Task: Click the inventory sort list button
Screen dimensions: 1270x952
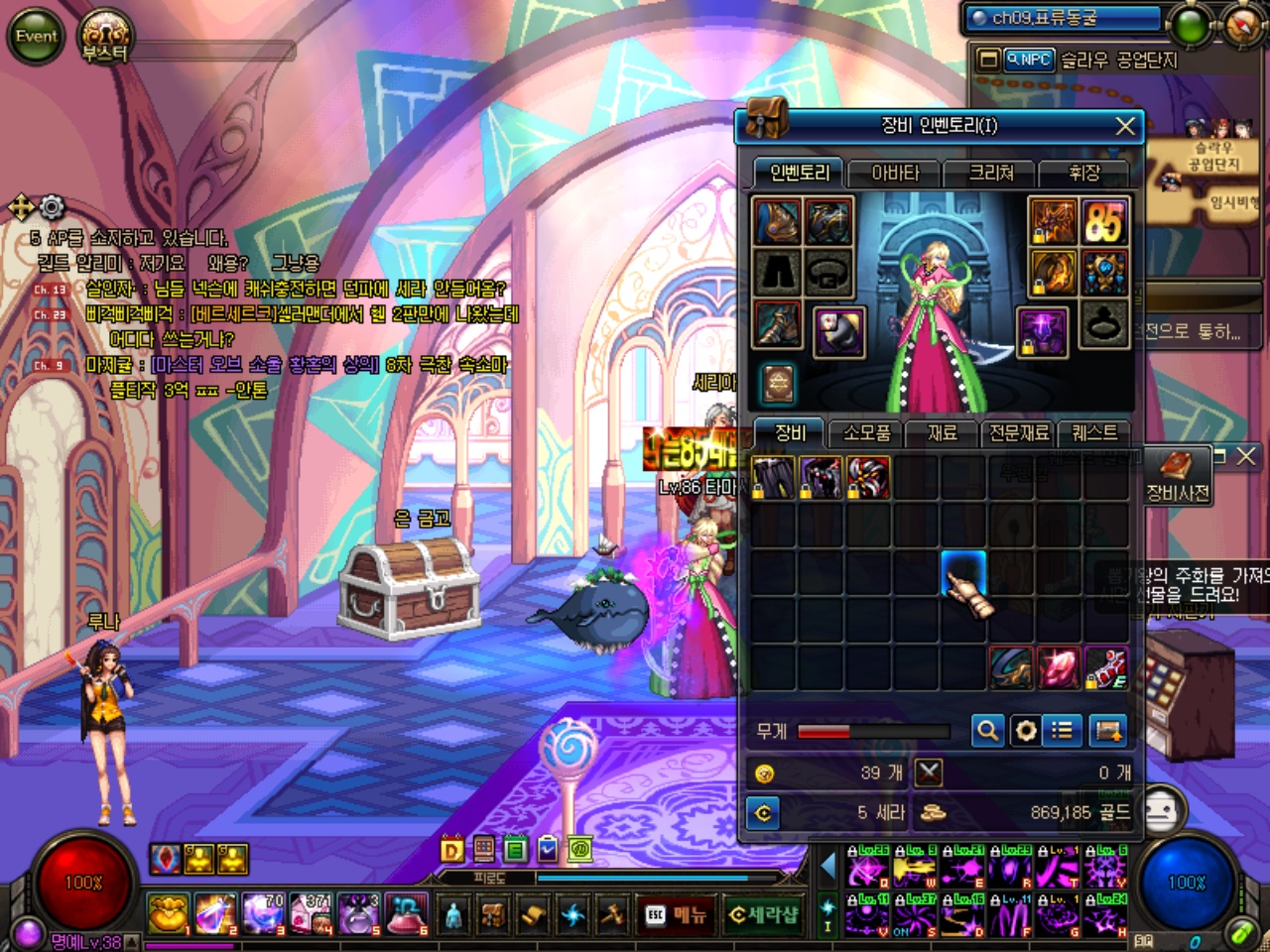Action: tap(1063, 731)
